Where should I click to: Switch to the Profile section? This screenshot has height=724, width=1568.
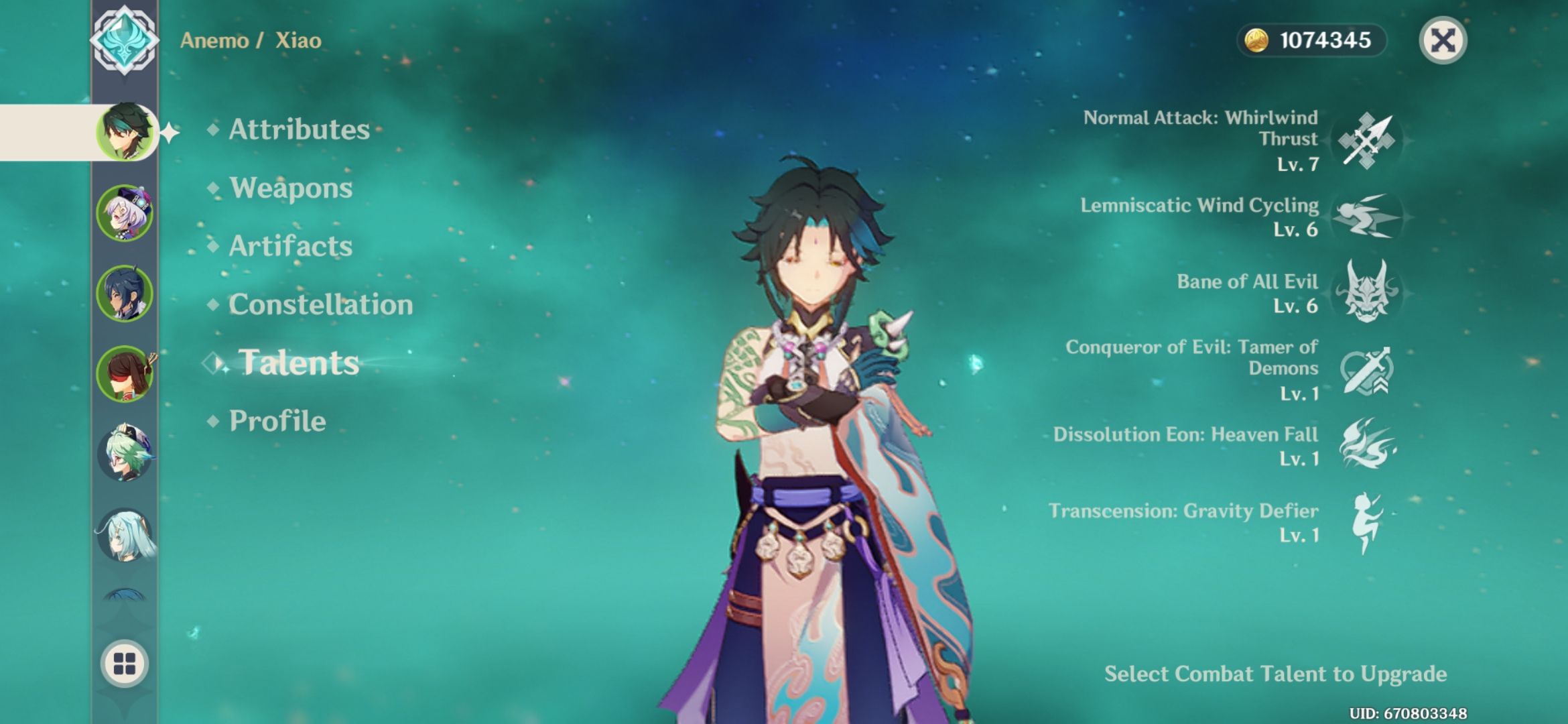coord(276,421)
